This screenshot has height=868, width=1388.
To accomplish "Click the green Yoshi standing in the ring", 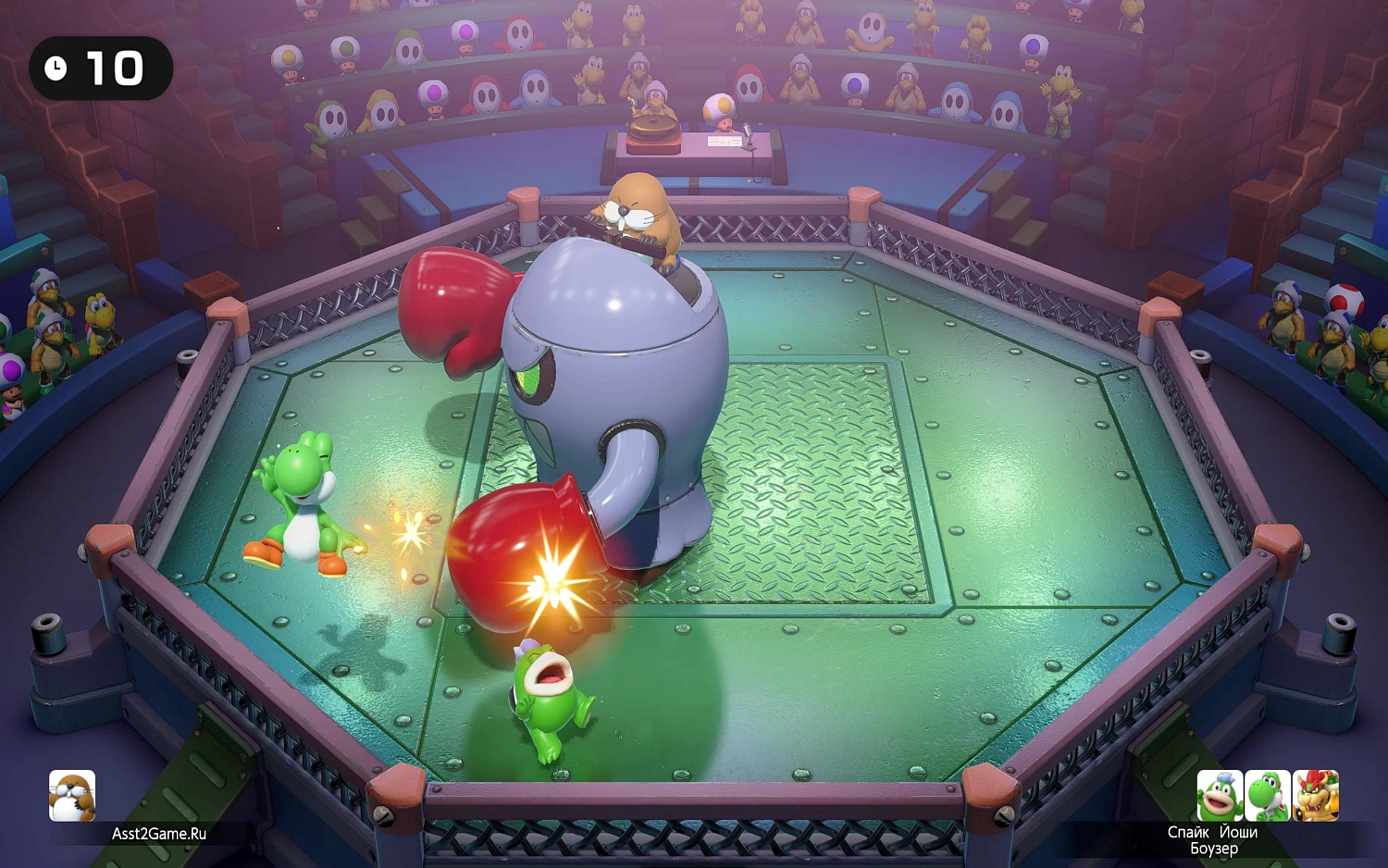I will click(x=301, y=504).
